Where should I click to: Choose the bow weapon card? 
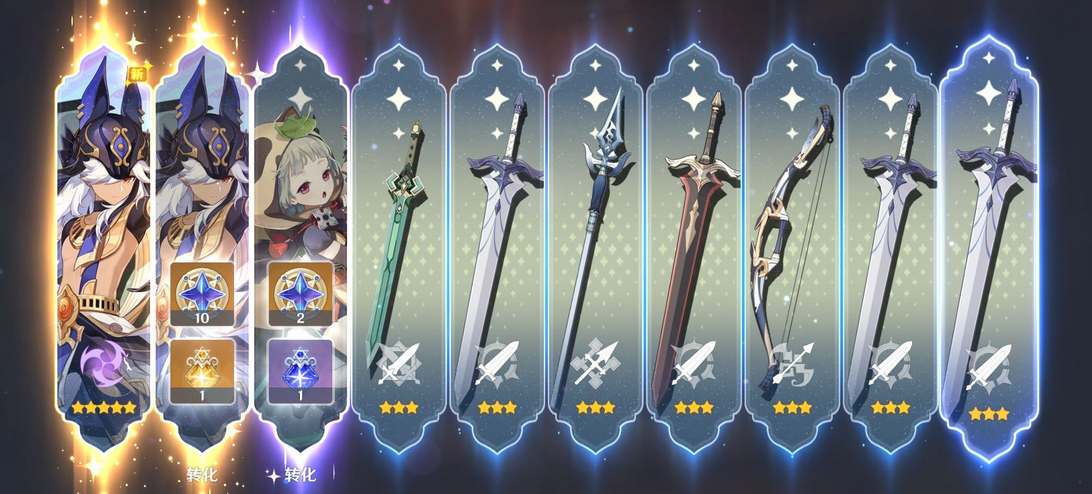[792, 250]
